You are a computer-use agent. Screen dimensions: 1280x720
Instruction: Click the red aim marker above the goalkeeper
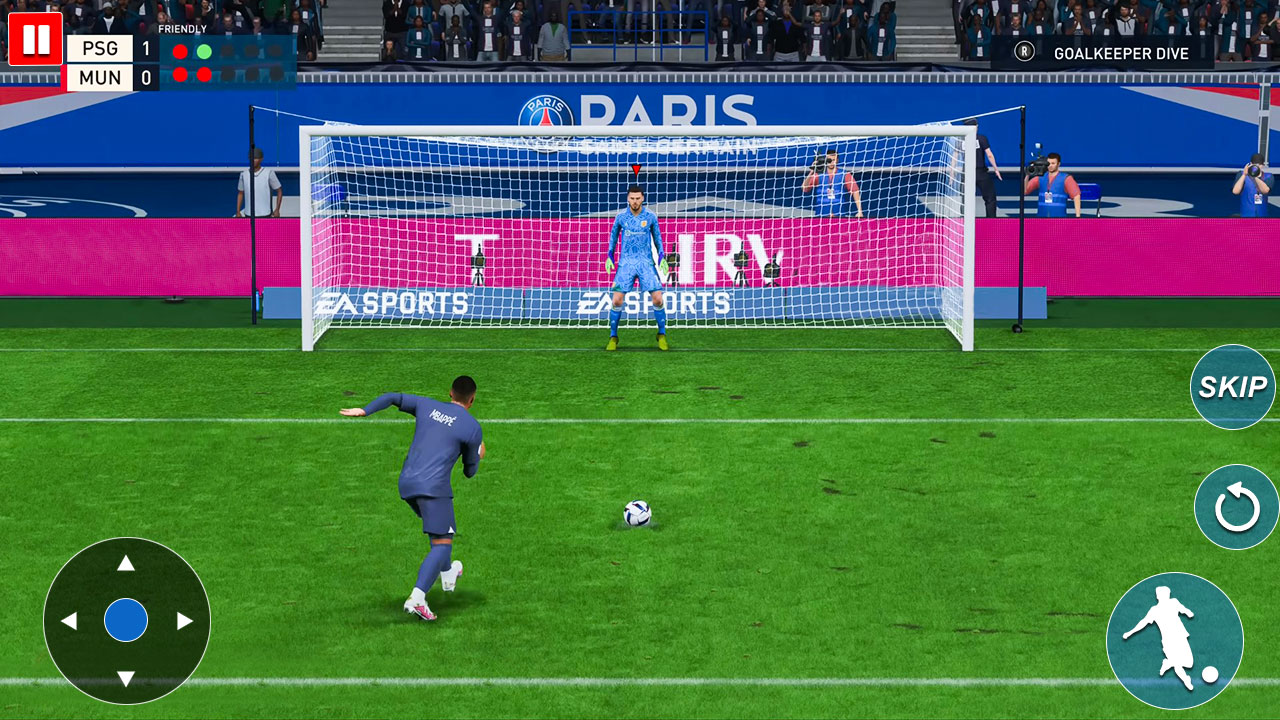point(635,169)
